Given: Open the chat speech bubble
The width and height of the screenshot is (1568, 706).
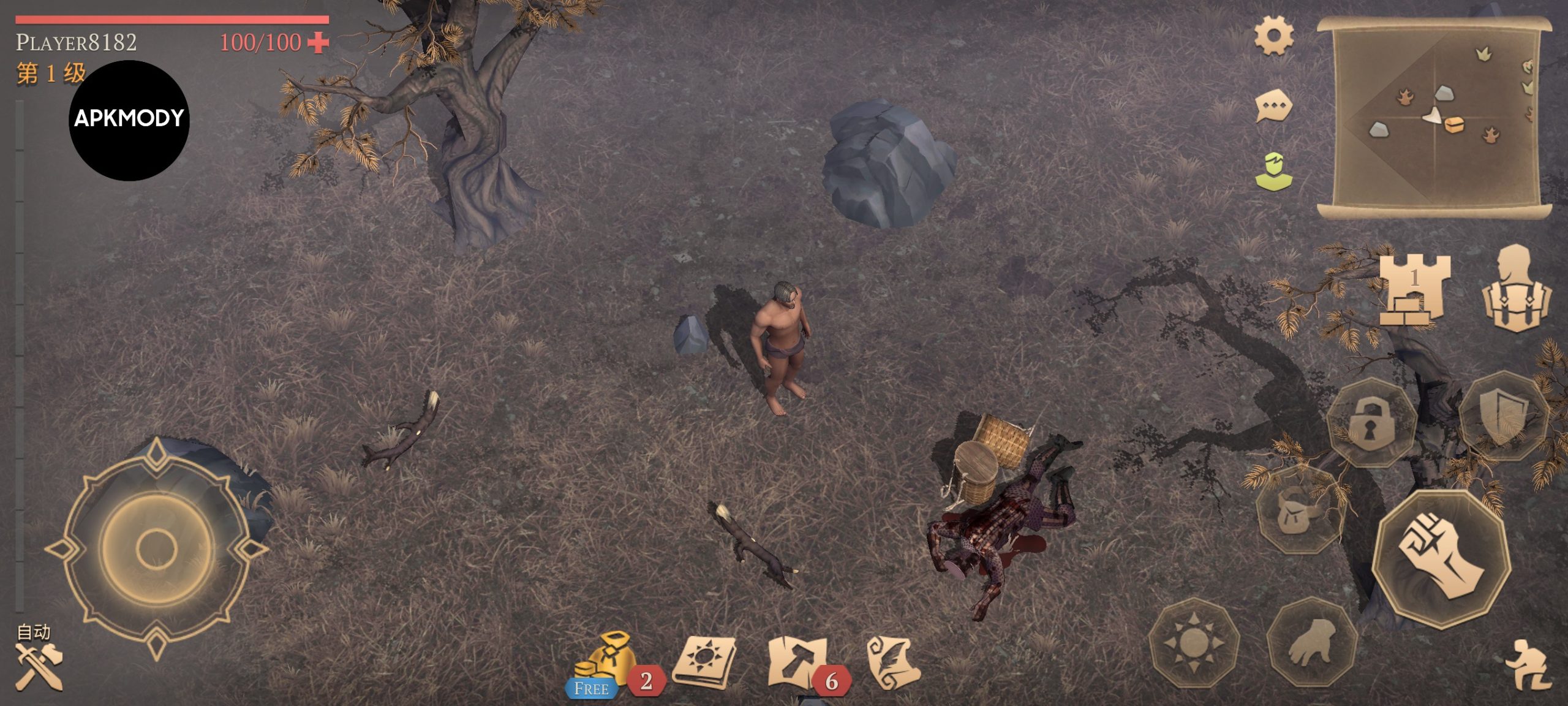Looking at the screenshot, I should 1273,107.
